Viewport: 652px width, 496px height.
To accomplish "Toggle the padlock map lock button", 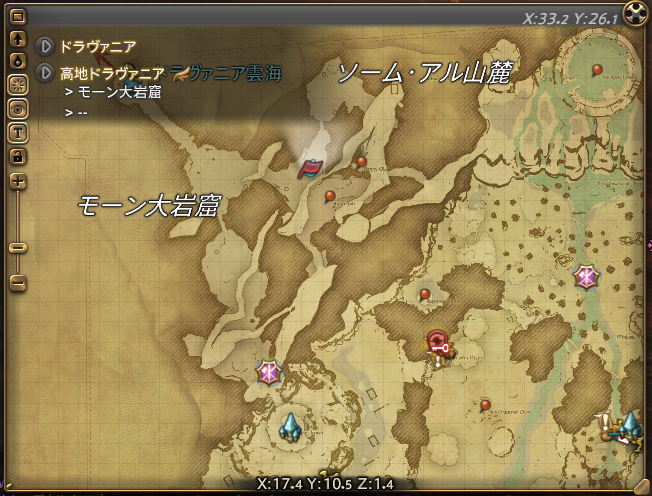I will click(17, 156).
